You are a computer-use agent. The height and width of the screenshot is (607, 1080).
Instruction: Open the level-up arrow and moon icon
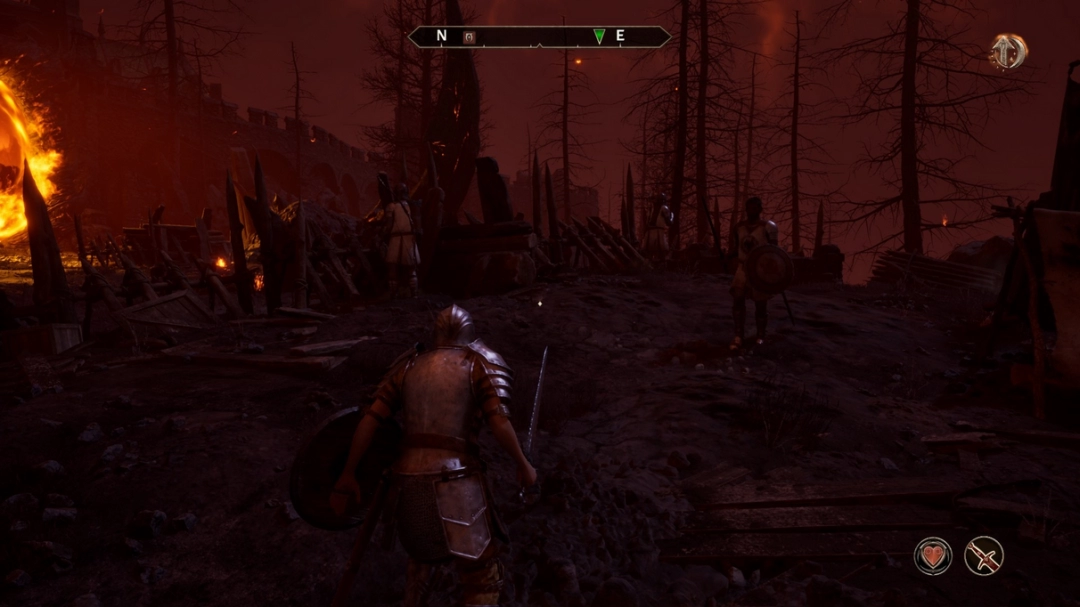coord(1008,51)
